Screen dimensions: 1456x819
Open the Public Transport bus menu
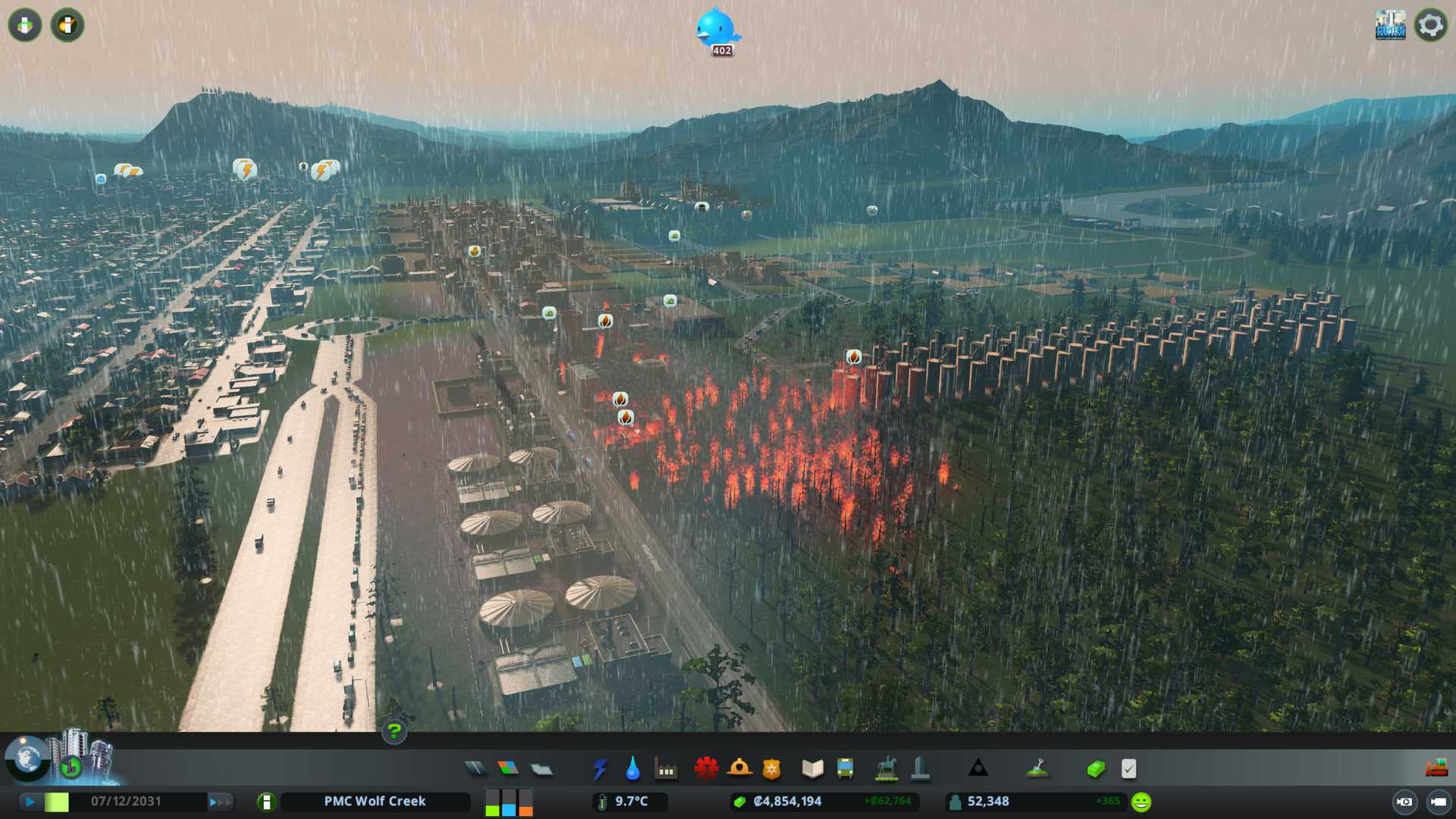(845, 769)
